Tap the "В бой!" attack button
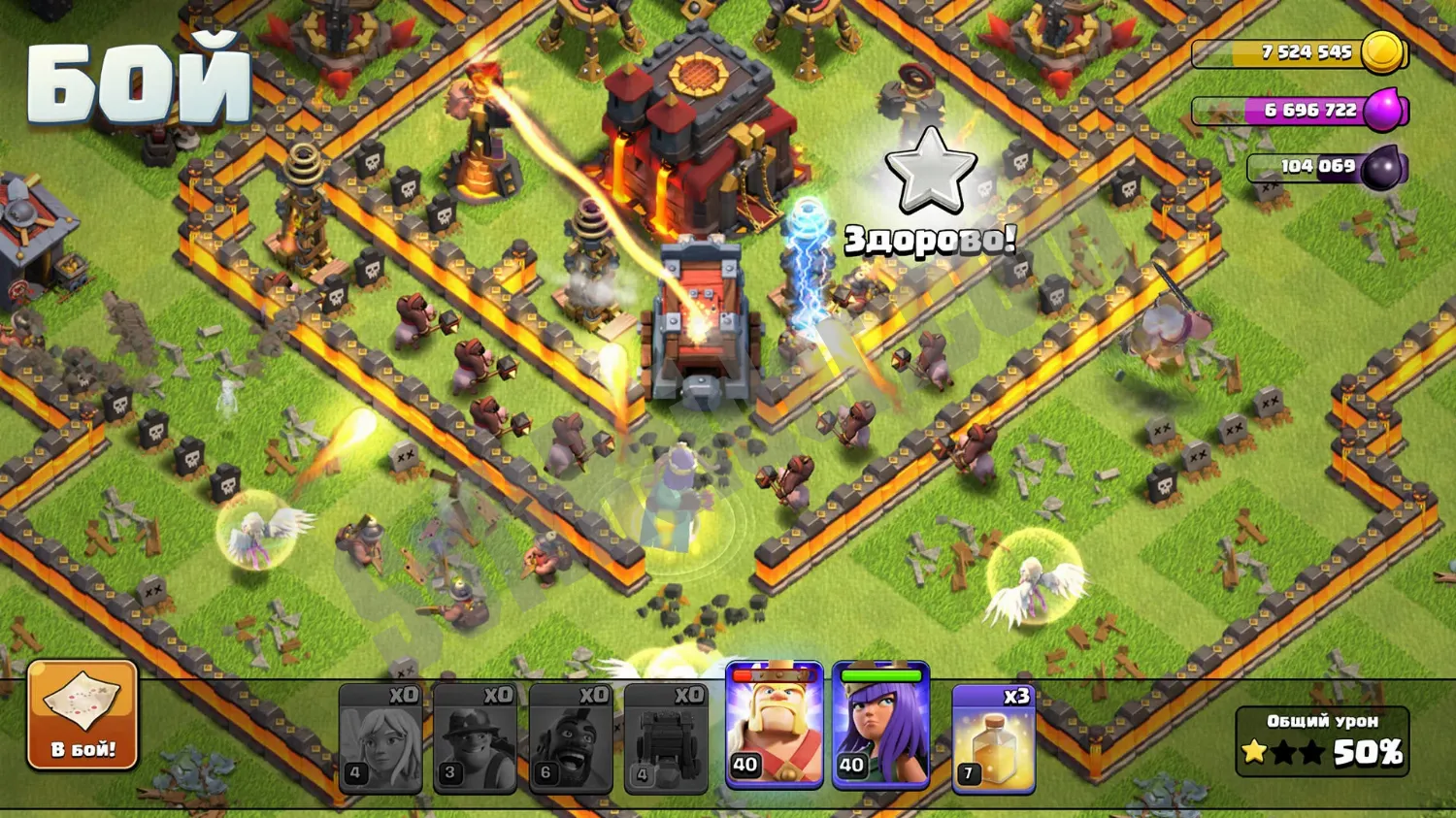Image resolution: width=1456 pixels, height=818 pixels. coord(83,715)
